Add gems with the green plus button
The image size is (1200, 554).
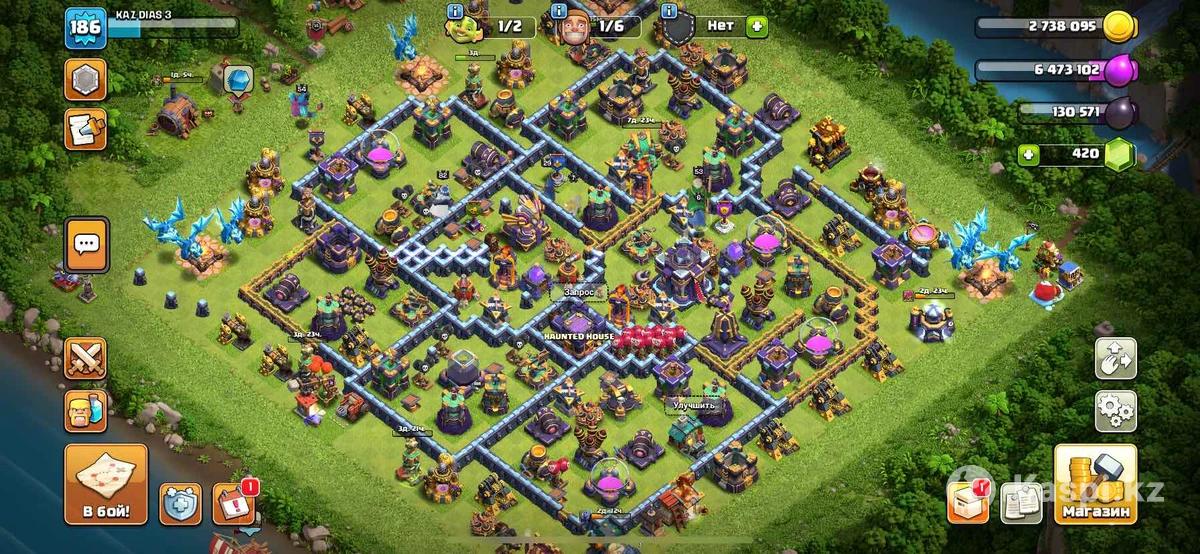[x=1029, y=154]
